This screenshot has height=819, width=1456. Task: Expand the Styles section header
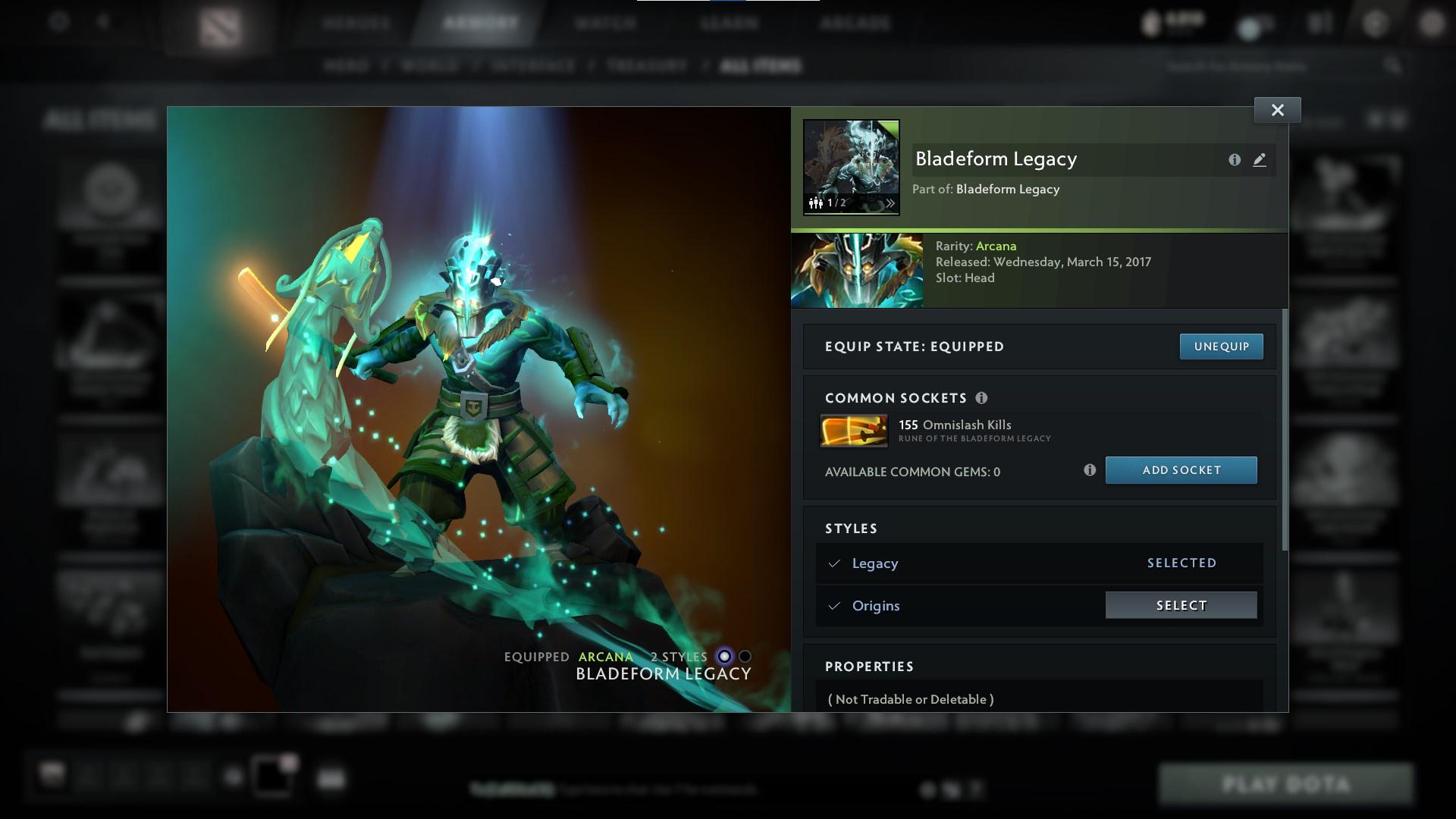pyautogui.click(x=850, y=529)
